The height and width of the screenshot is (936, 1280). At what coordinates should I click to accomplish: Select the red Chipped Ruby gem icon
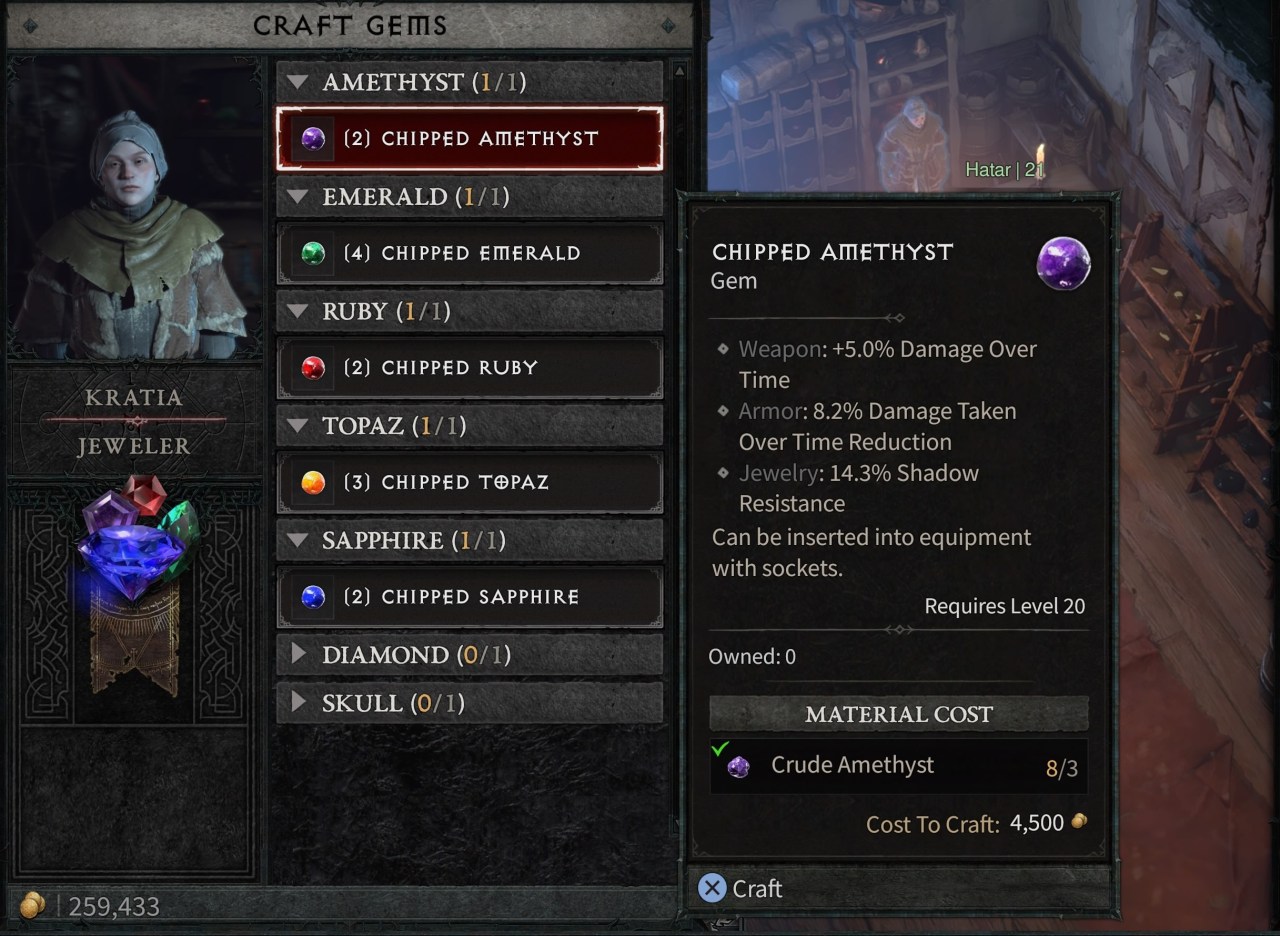tap(312, 368)
